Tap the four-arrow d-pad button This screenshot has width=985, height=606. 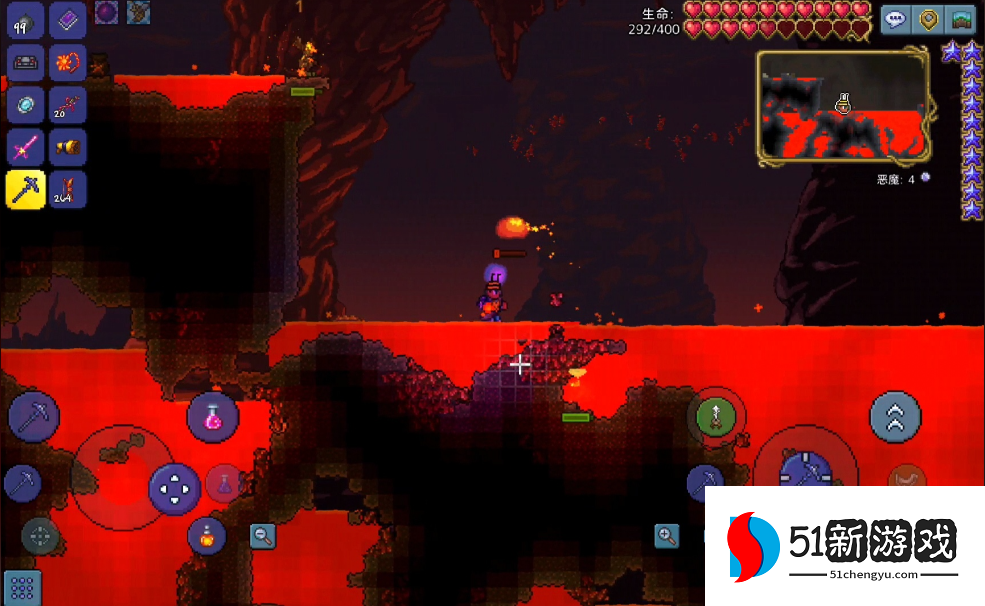tap(175, 489)
